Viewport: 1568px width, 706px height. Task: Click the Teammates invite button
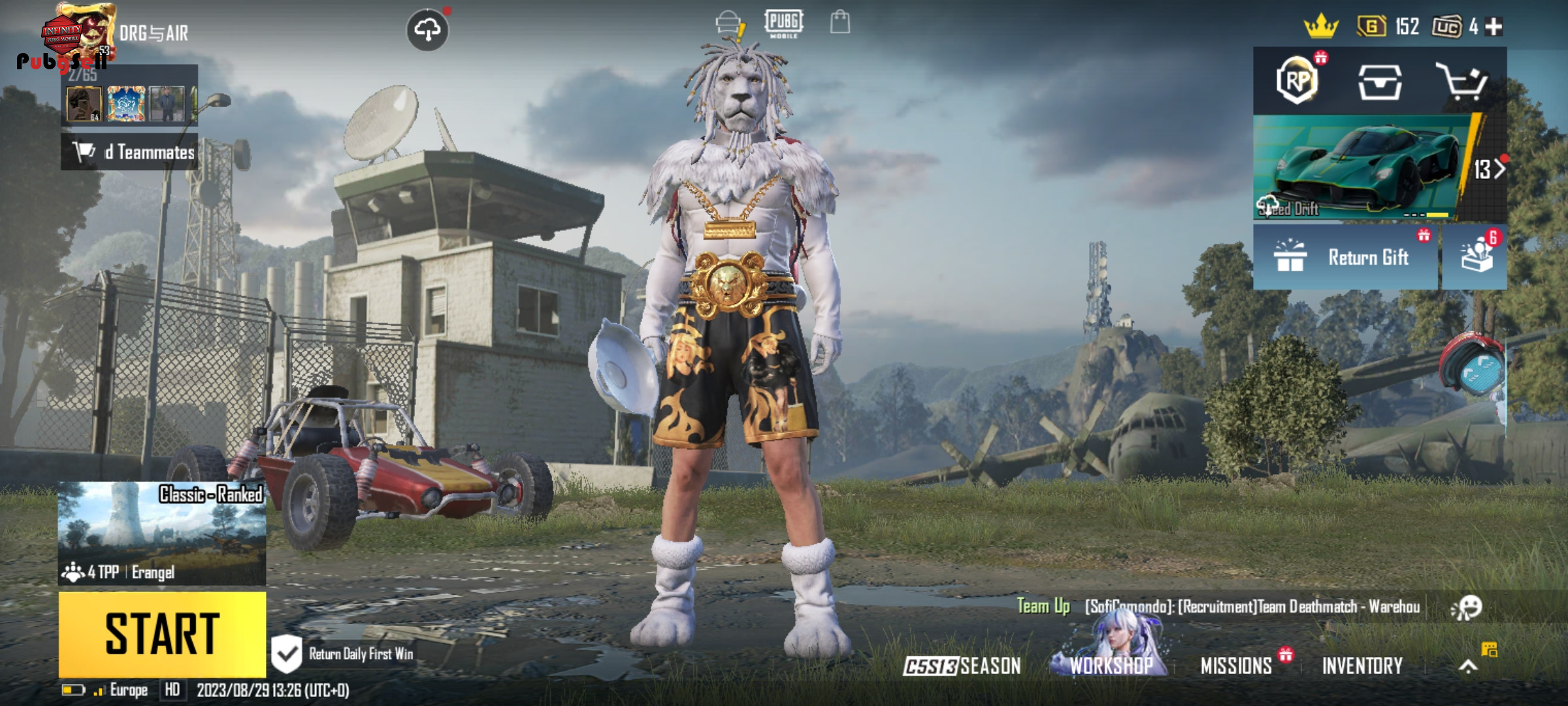[130, 152]
